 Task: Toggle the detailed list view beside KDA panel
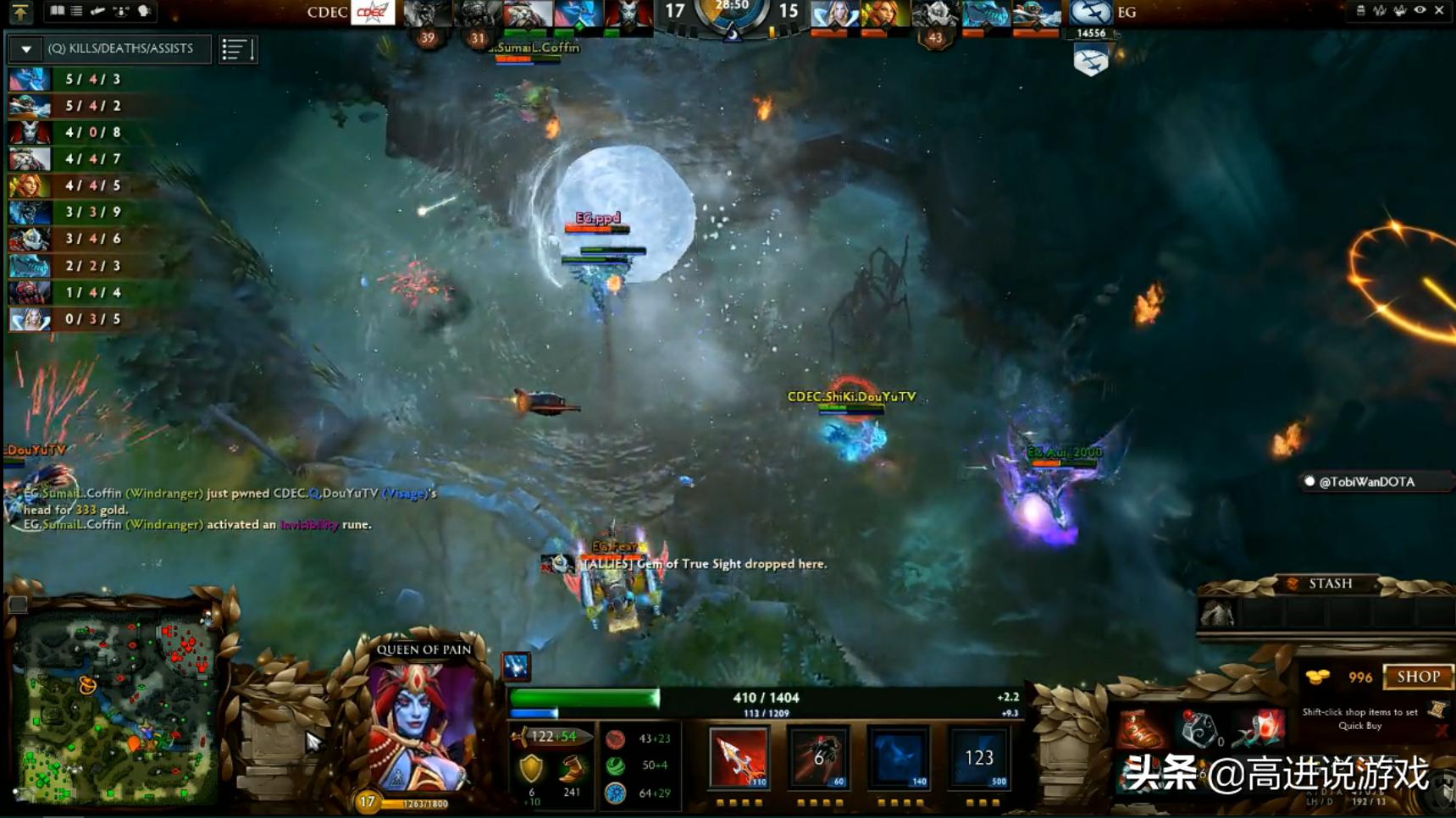[x=238, y=49]
